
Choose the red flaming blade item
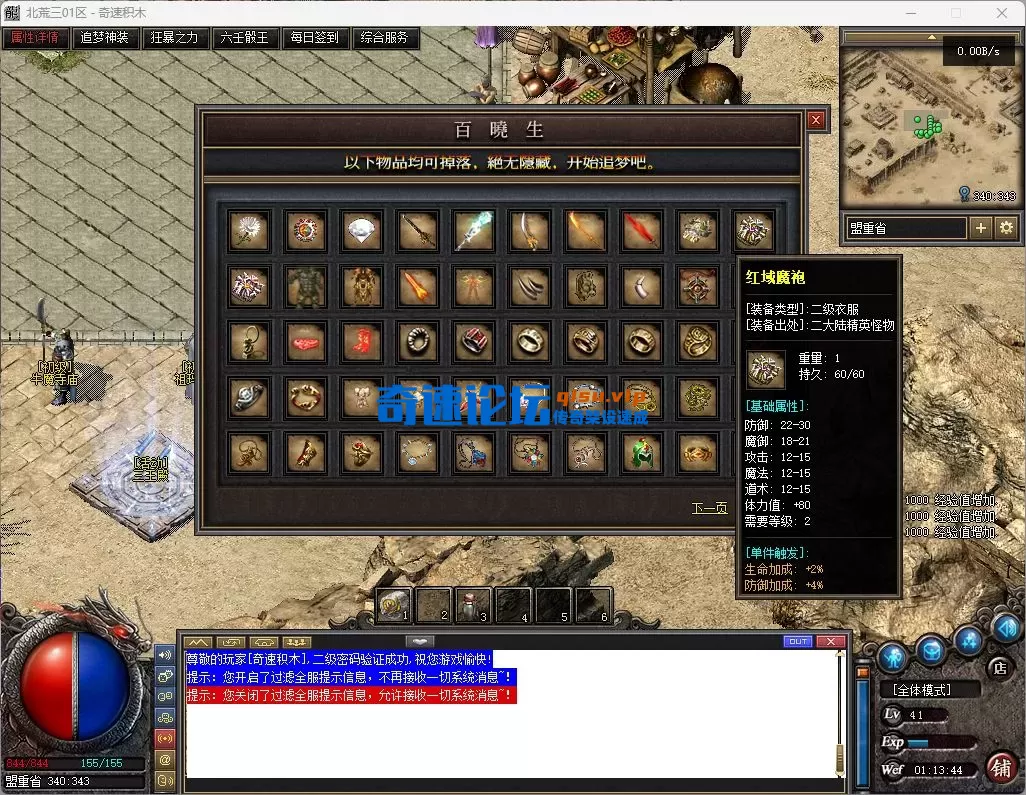pyautogui.click(x=643, y=230)
